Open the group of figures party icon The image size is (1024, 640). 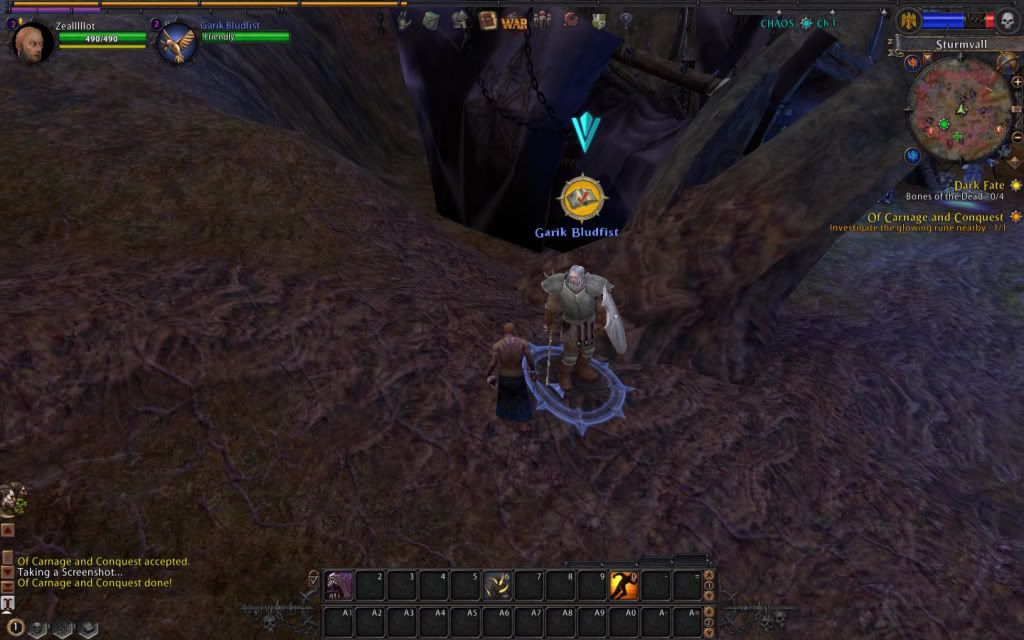(541, 20)
